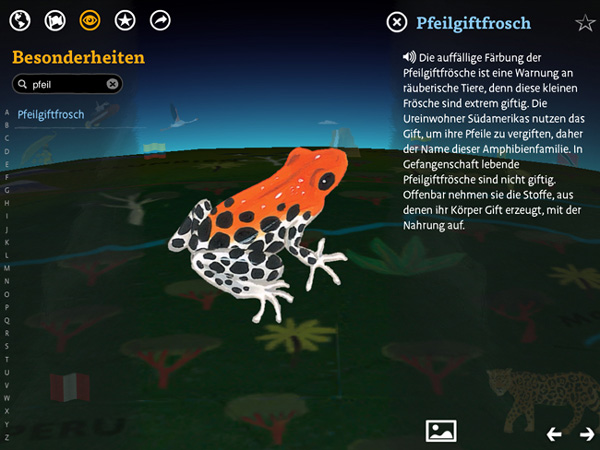Screen dimensions: 600x450
Task: Go to the previous entry arrow
Action: coord(554,433)
